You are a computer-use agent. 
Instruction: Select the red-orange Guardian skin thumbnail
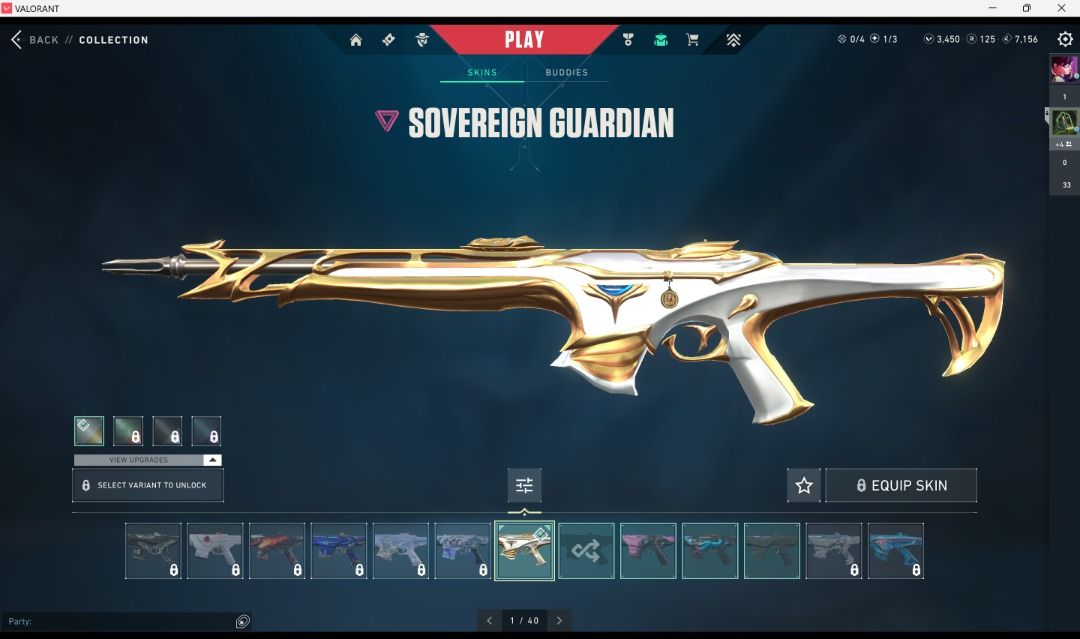click(x=277, y=551)
